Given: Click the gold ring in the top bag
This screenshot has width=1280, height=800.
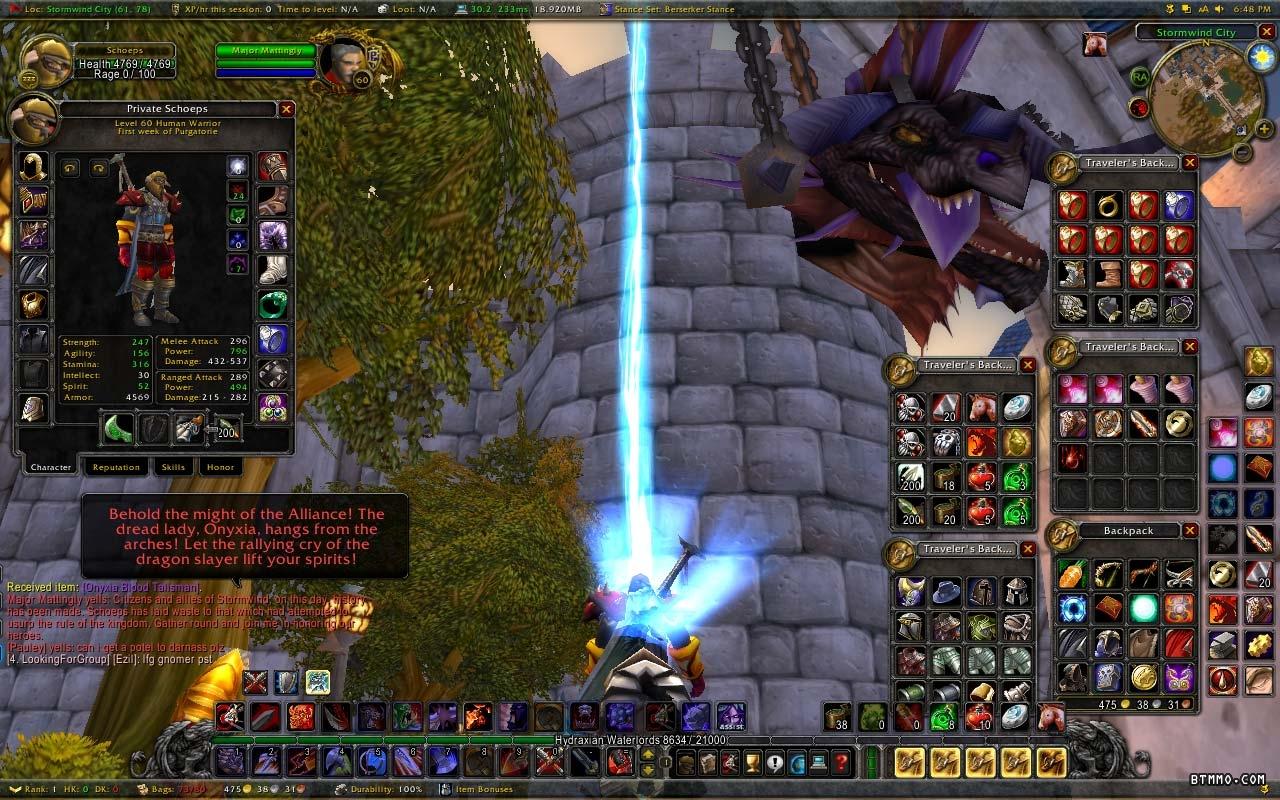Looking at the screenshot, I should pos(1107,206).
